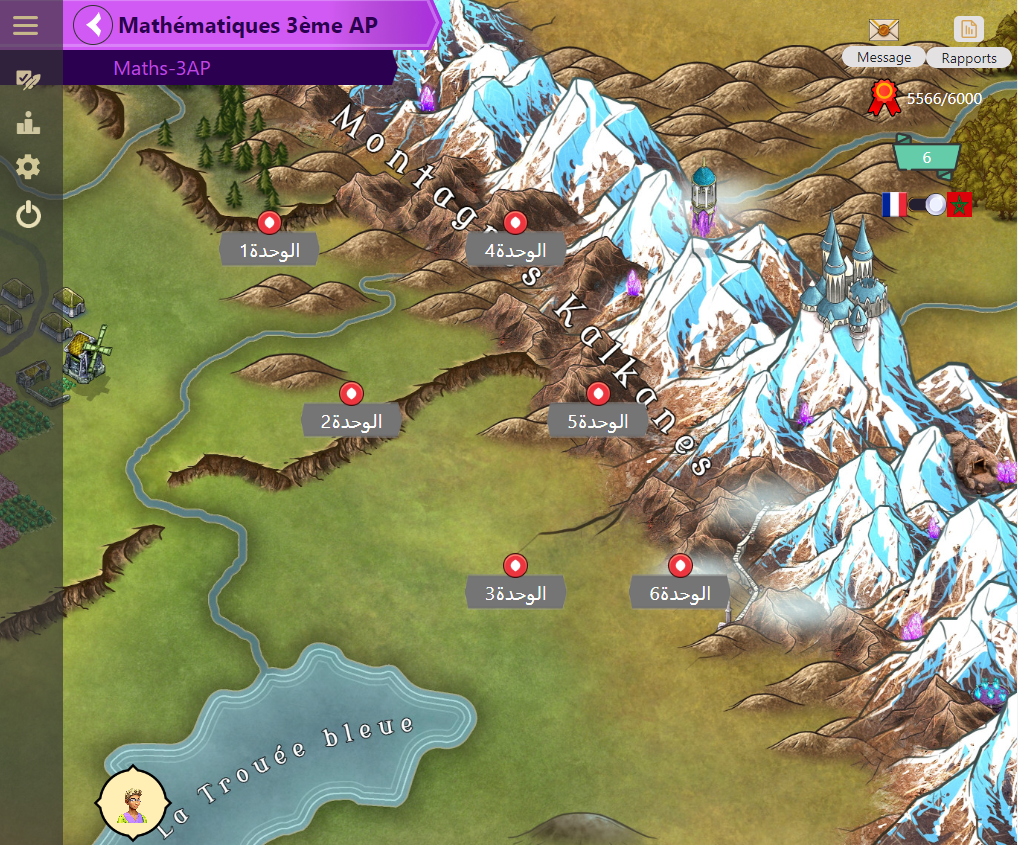Click the report chart icon above Rapports
1018x845 pixels.
pyautogui.click(x=969, y=29)
